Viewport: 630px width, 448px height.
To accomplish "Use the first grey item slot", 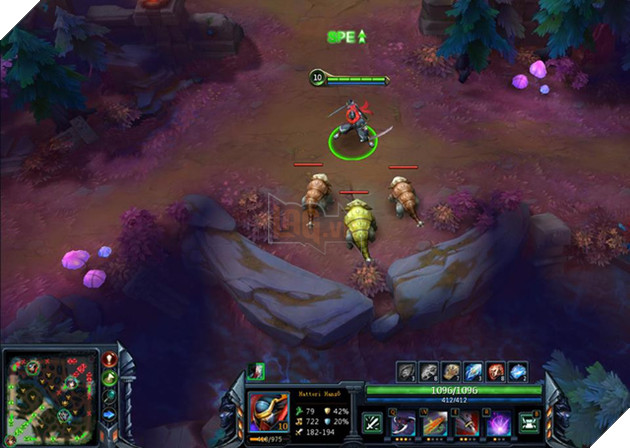I will point(407,370).
